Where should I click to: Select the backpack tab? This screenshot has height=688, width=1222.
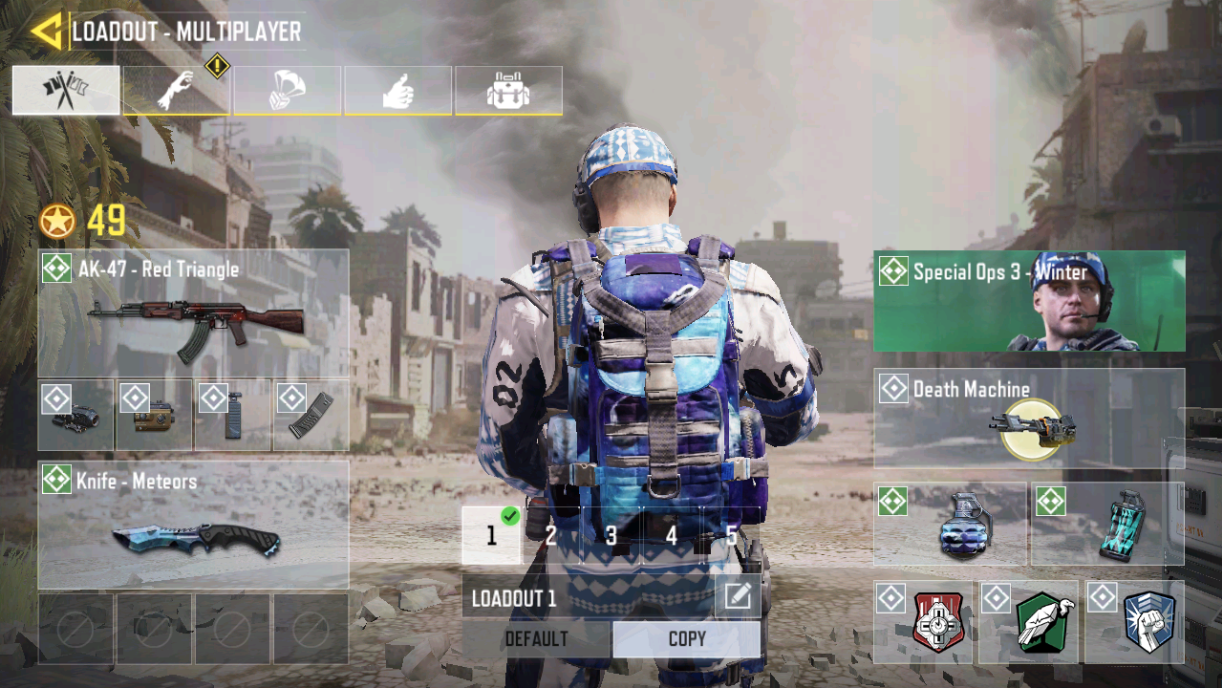pyautogui.click(x=508, y=90)
